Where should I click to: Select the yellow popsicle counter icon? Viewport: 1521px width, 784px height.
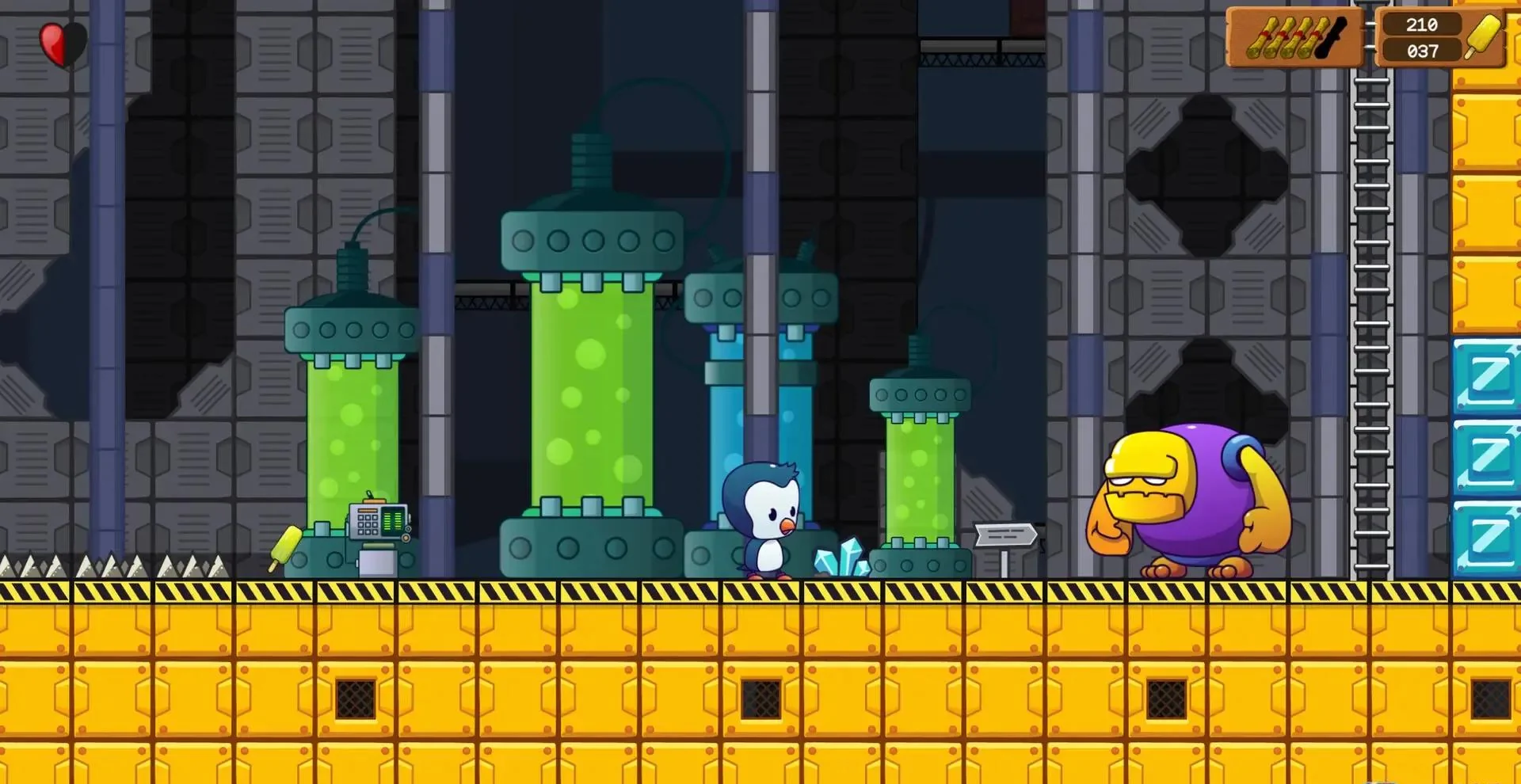pos(1483,36)
